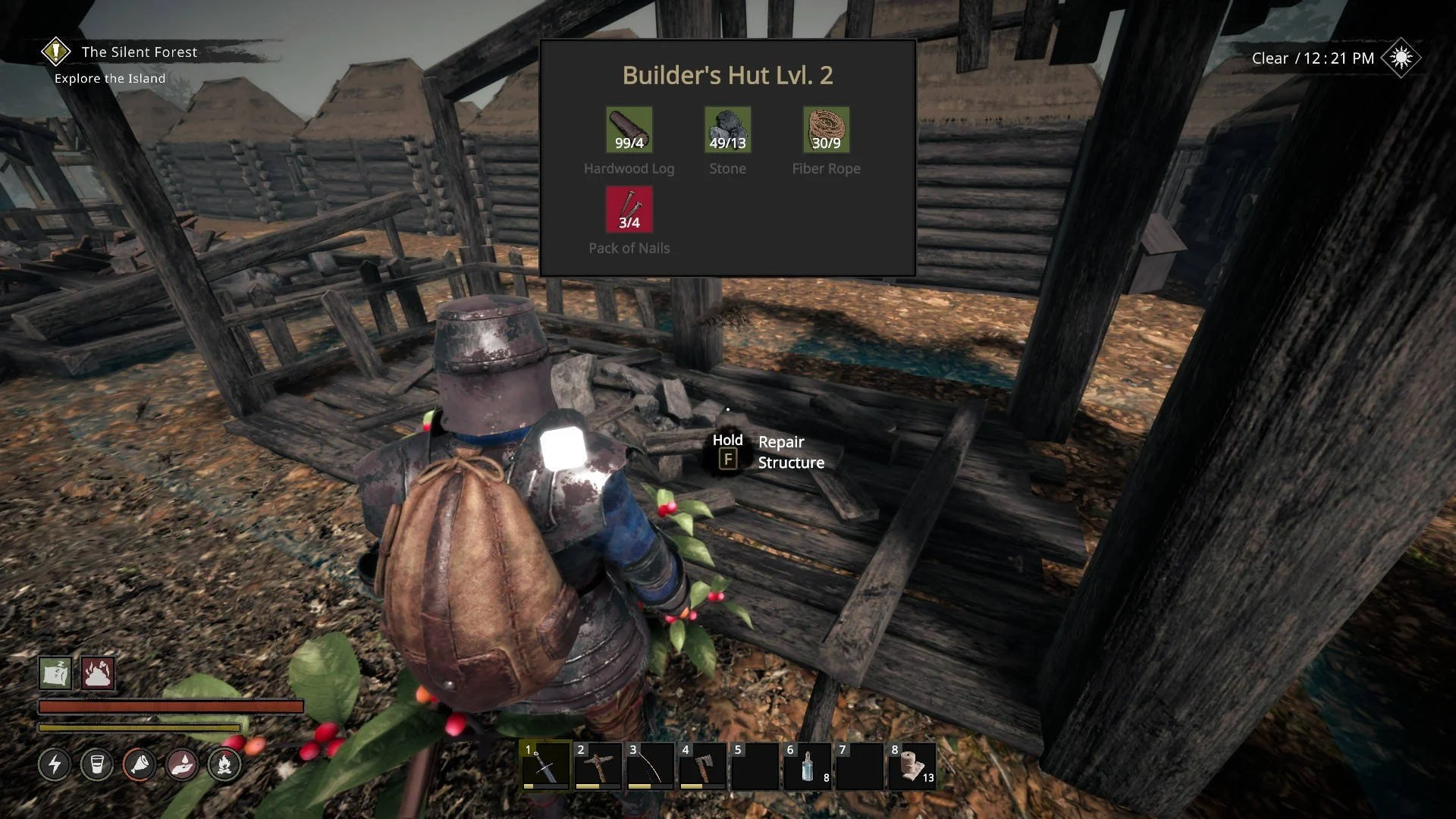Select the bandage roll in hotbar slot 8
This screenshot has width=1456, height=819.
[x=912, y=766]
